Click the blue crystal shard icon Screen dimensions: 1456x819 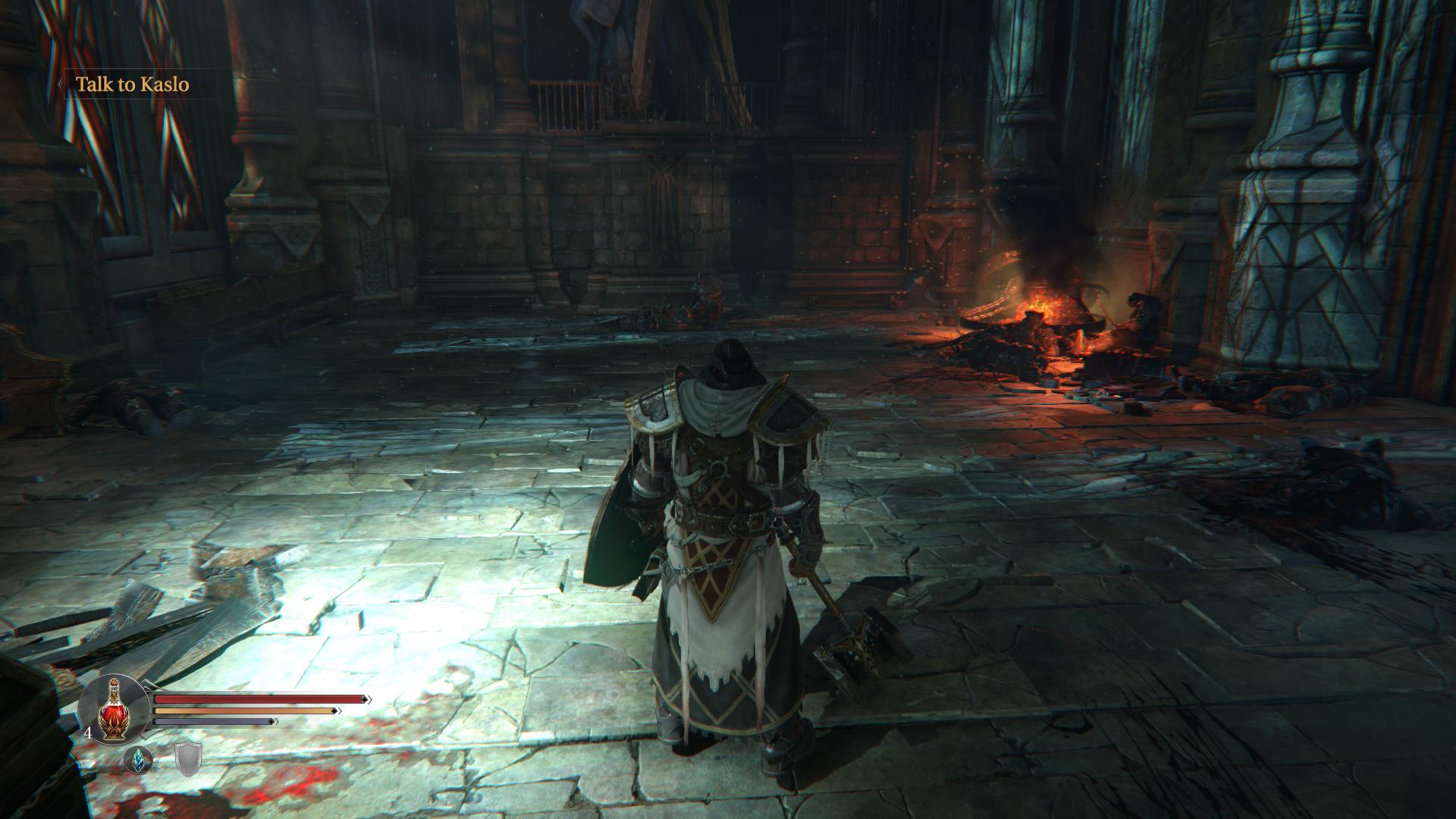(x=138, y=759)
